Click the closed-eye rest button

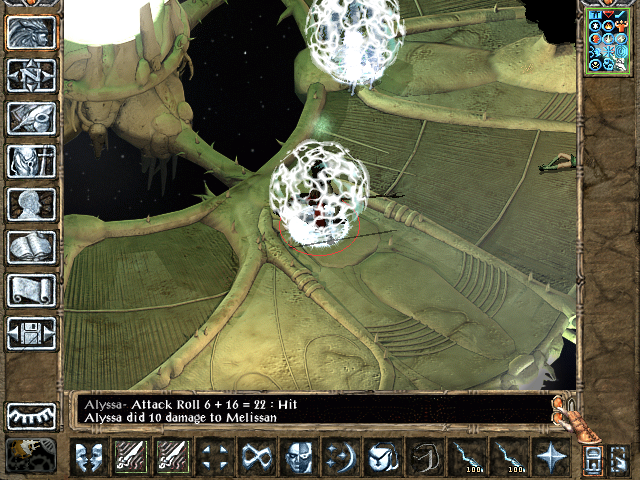pyautogui.click(x=31, y=415)
